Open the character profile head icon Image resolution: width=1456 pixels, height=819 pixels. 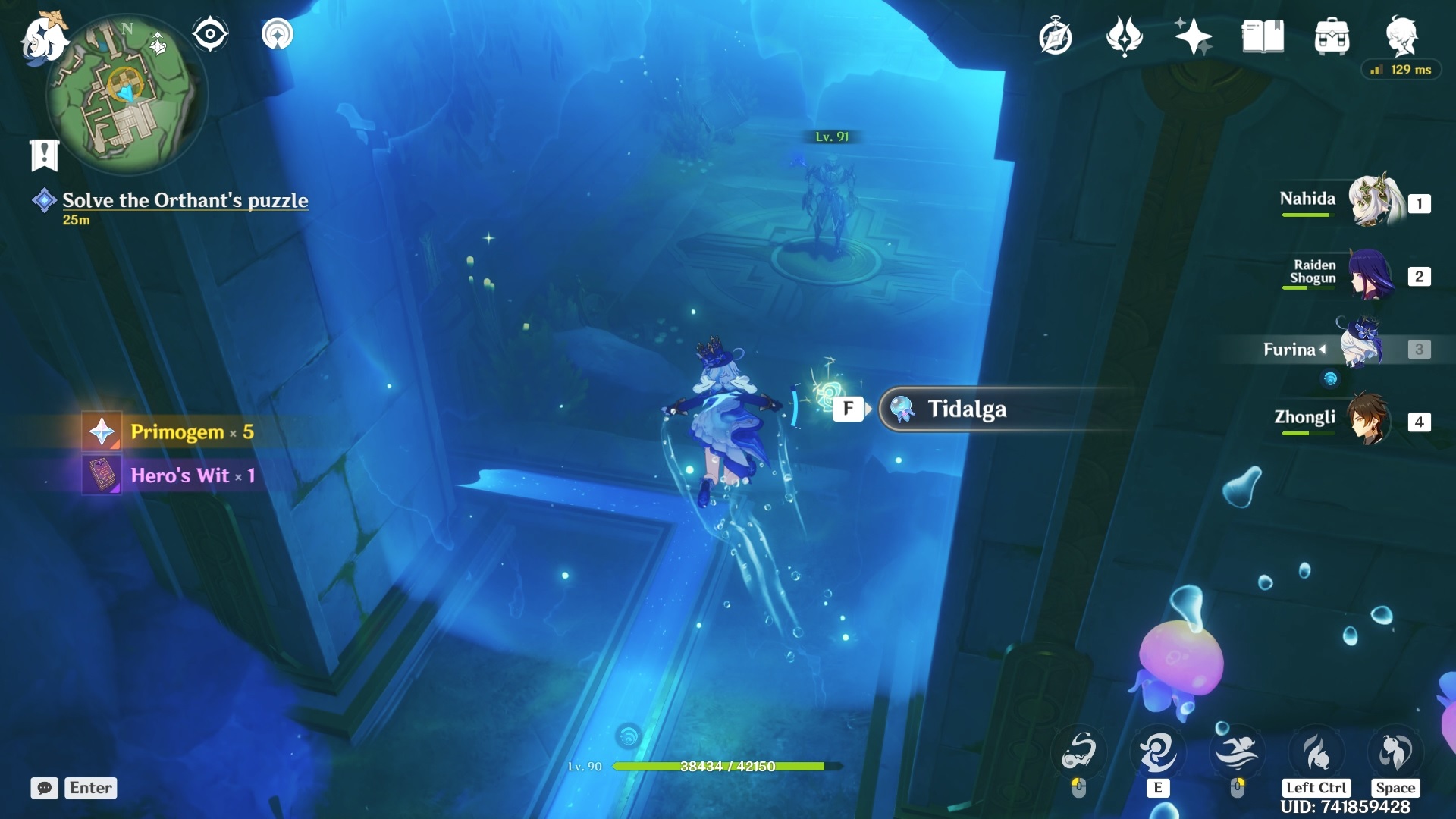coord(1401,35)
